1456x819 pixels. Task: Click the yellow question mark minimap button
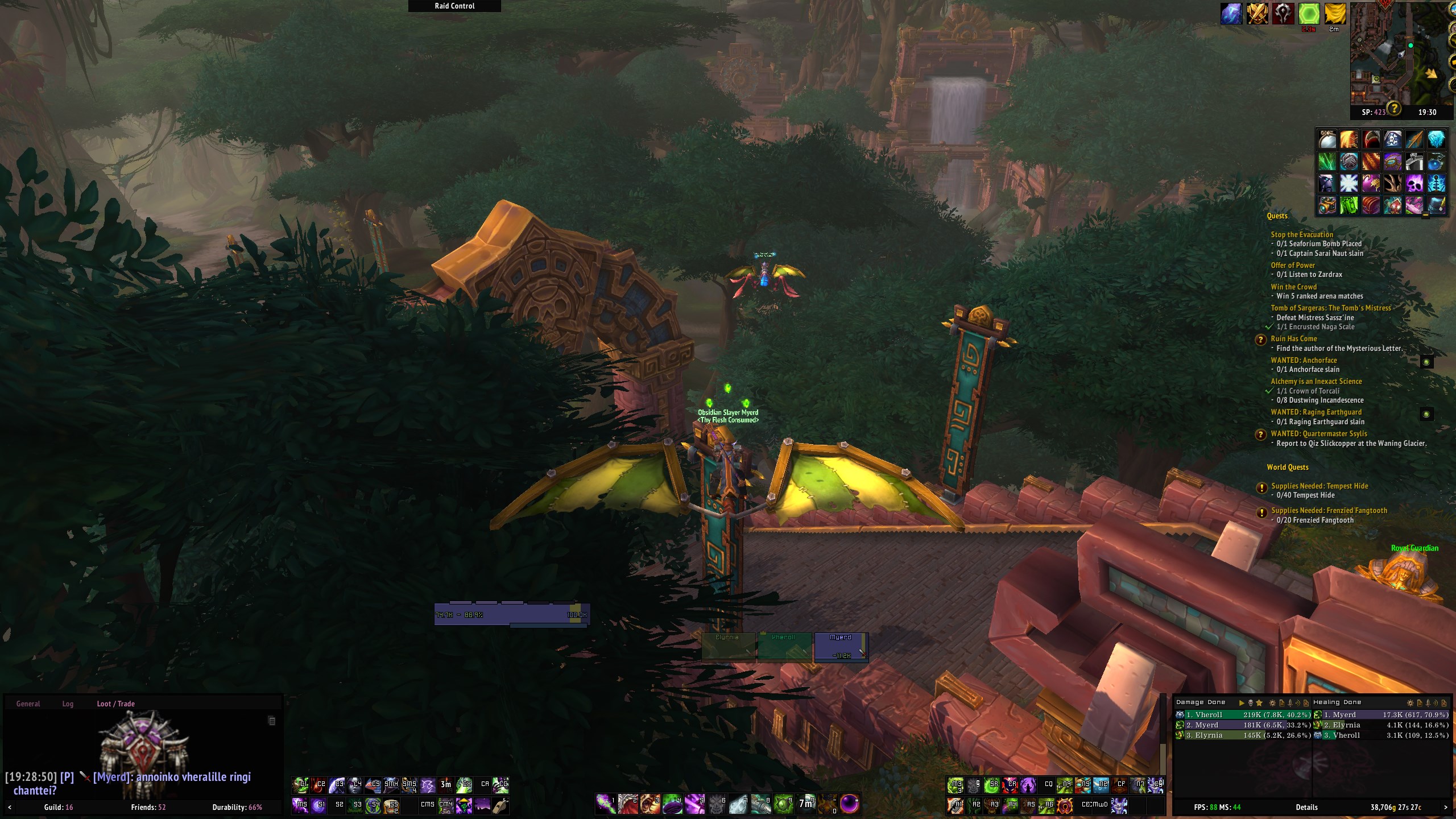[1393, 107]
